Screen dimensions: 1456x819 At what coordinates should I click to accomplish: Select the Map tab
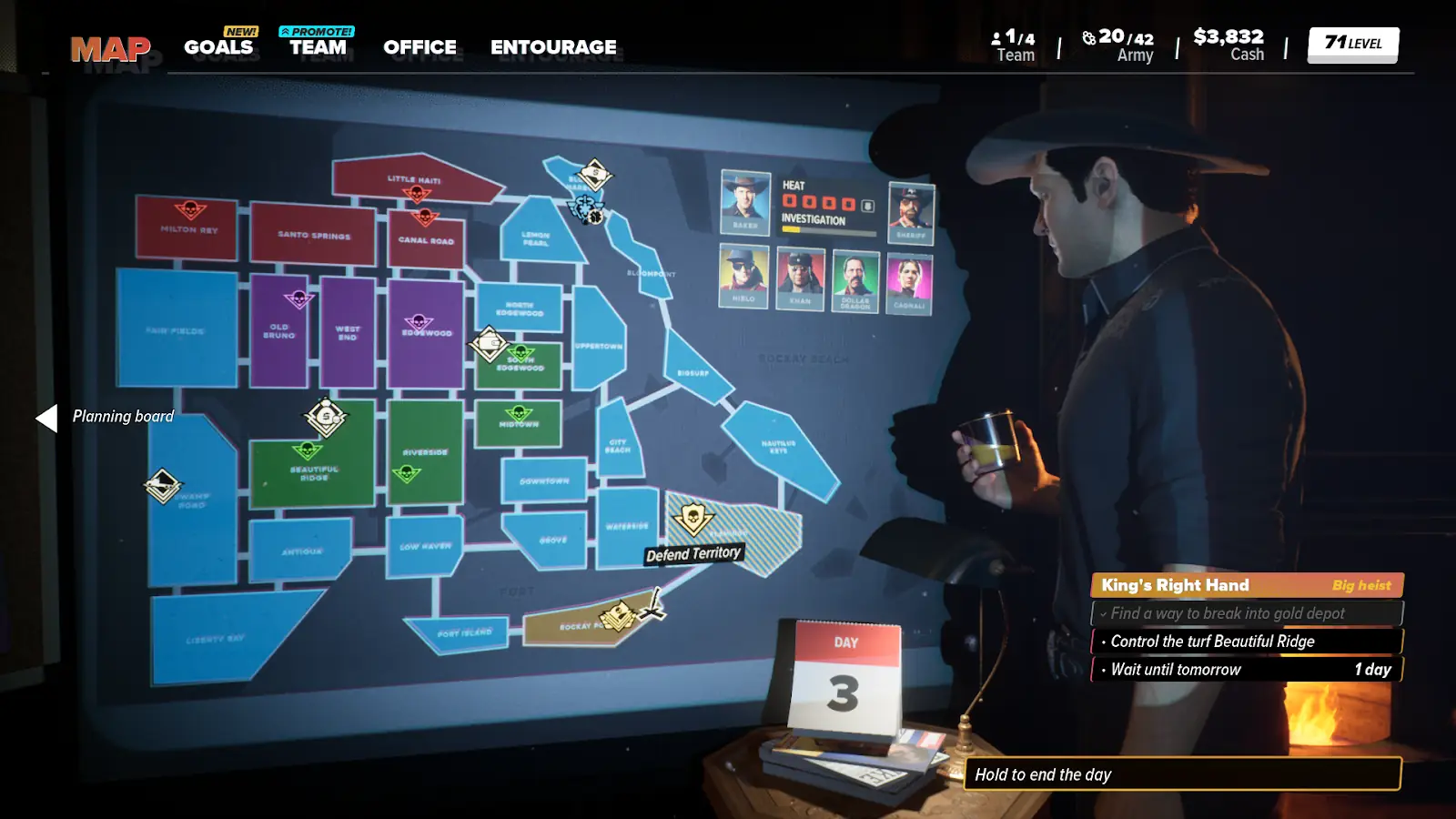pyautogui.click(x=110, y=49)
